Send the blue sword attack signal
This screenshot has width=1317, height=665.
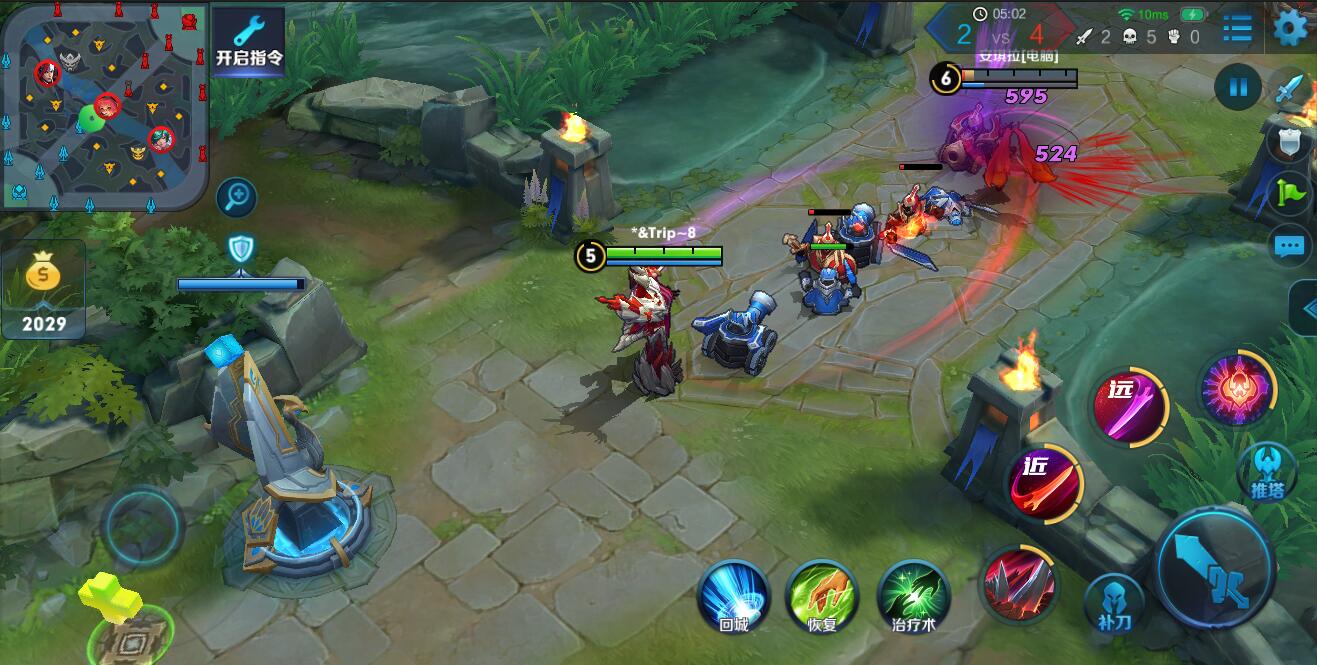pyautogui.click(x=1291, y=90)
